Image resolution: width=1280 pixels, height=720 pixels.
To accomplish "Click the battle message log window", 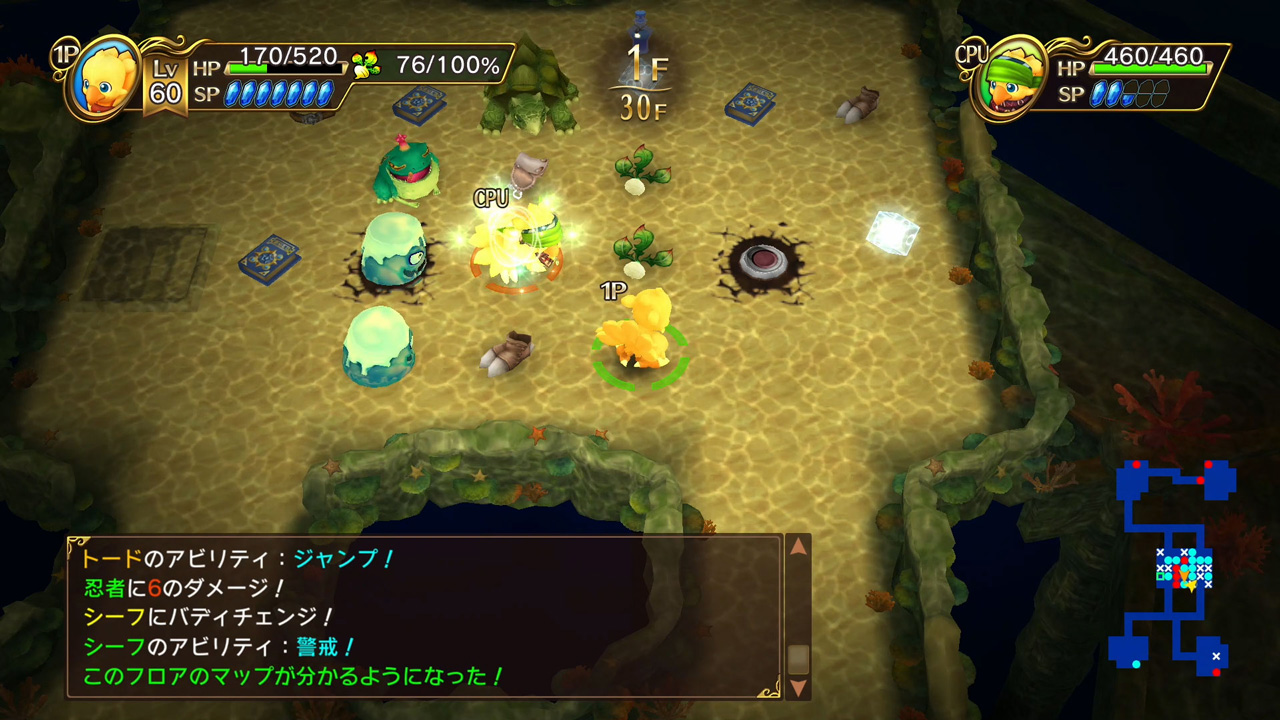I will [425, 617].
